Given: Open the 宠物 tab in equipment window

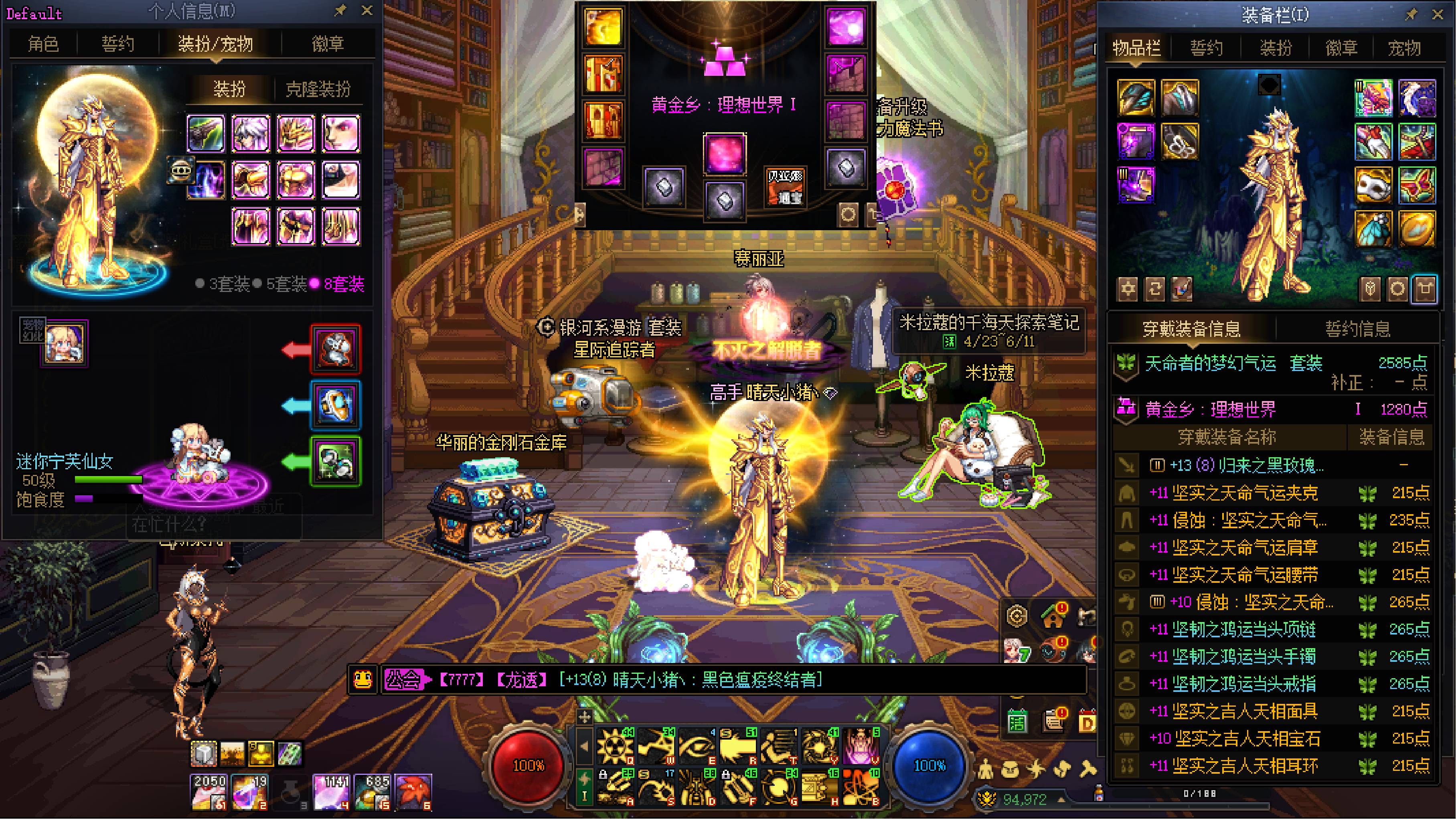Looking at the screenshot, I should pos(1404,48).
